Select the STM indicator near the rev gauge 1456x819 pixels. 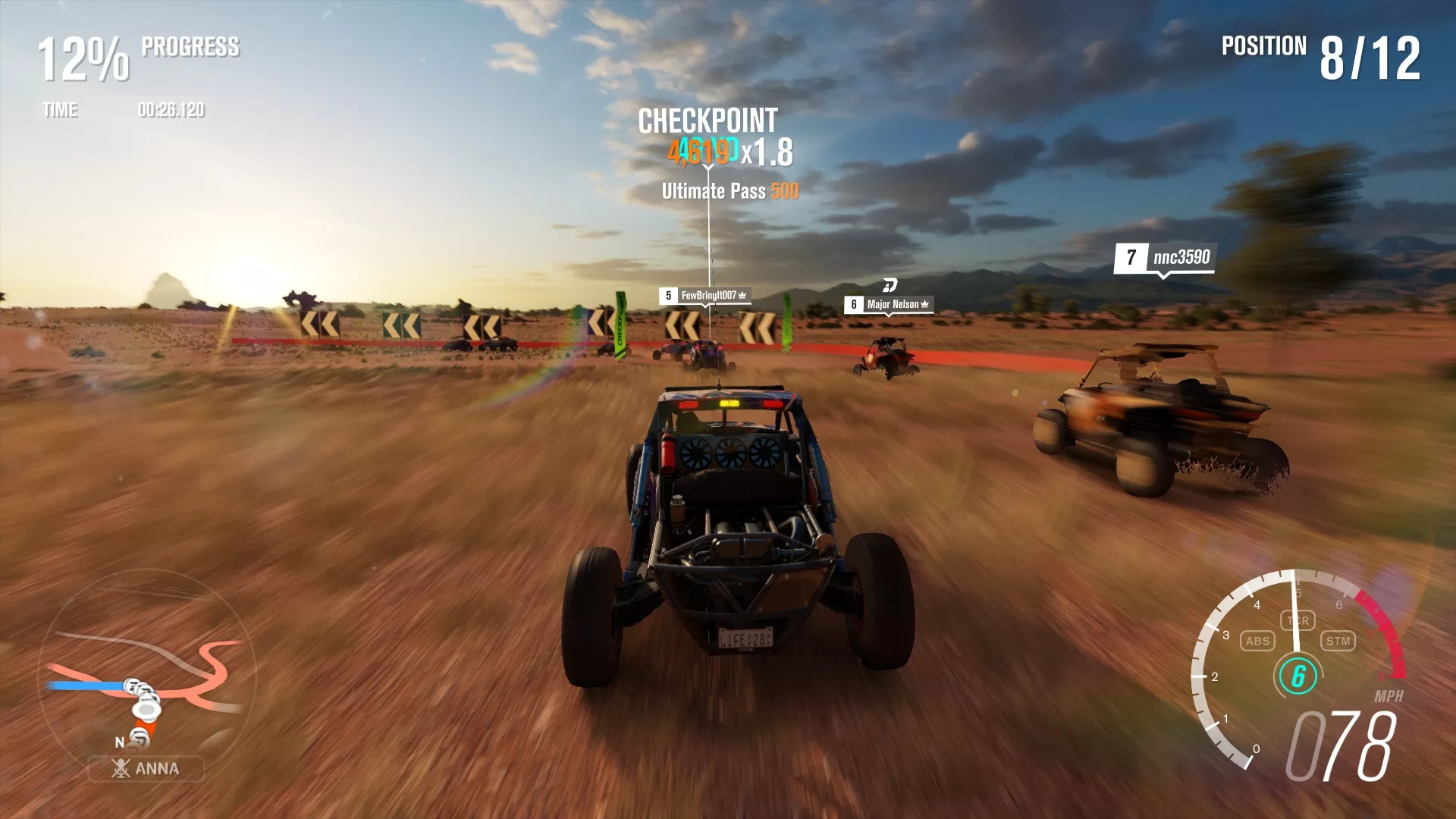click(x=1339, y=641)
